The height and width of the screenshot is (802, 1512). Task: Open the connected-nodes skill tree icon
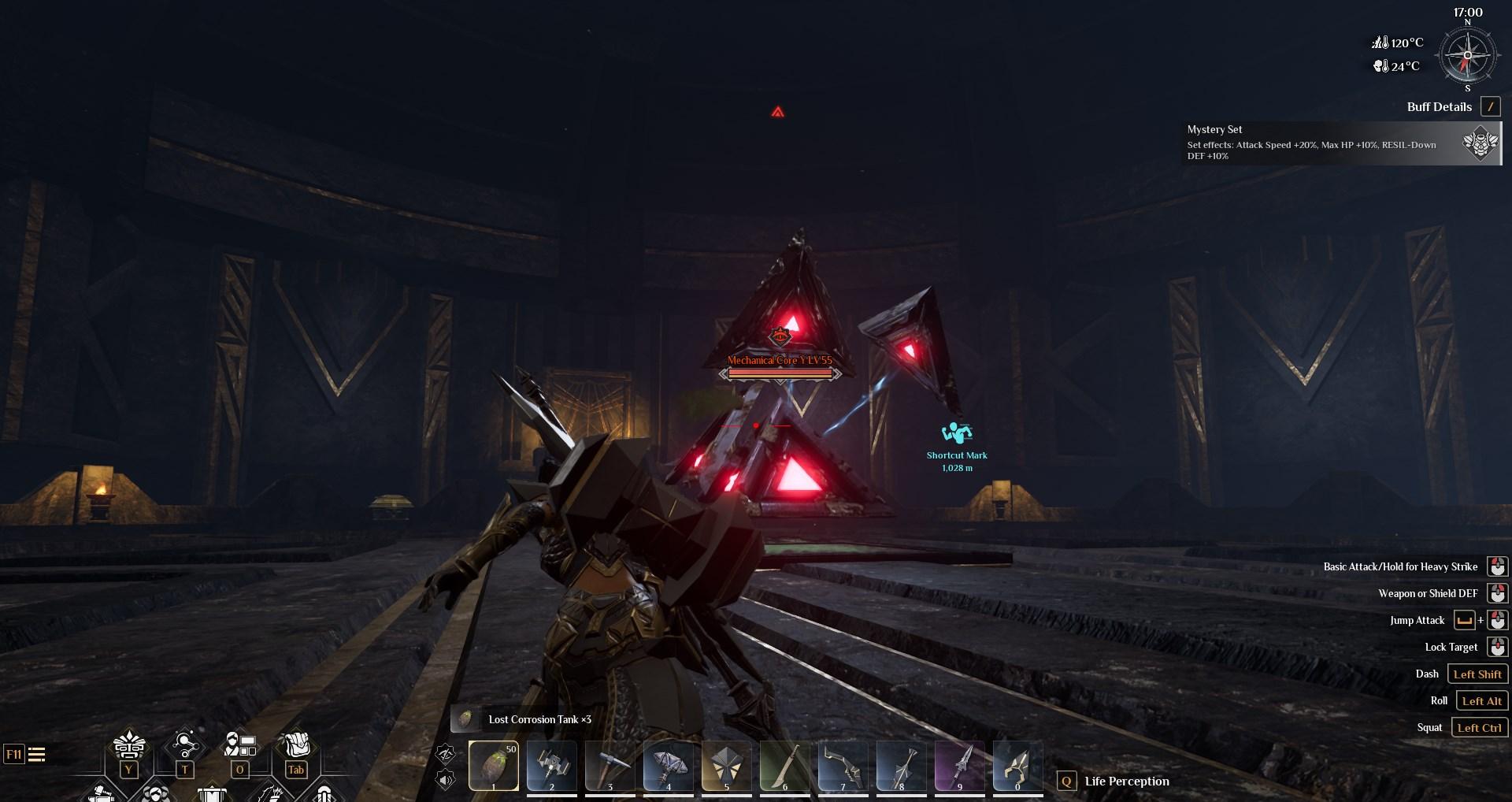(x=185, y=746)
